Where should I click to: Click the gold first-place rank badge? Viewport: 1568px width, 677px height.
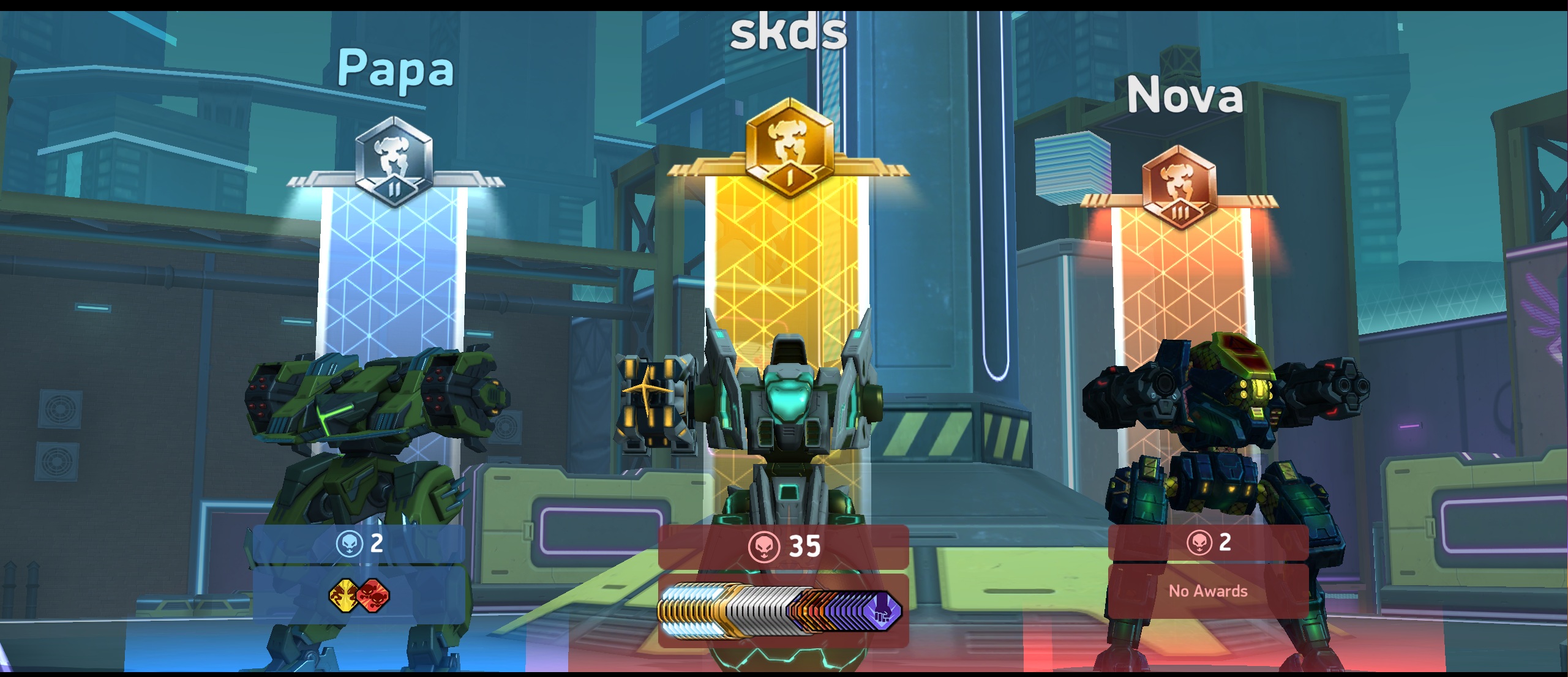coord(789,149)
